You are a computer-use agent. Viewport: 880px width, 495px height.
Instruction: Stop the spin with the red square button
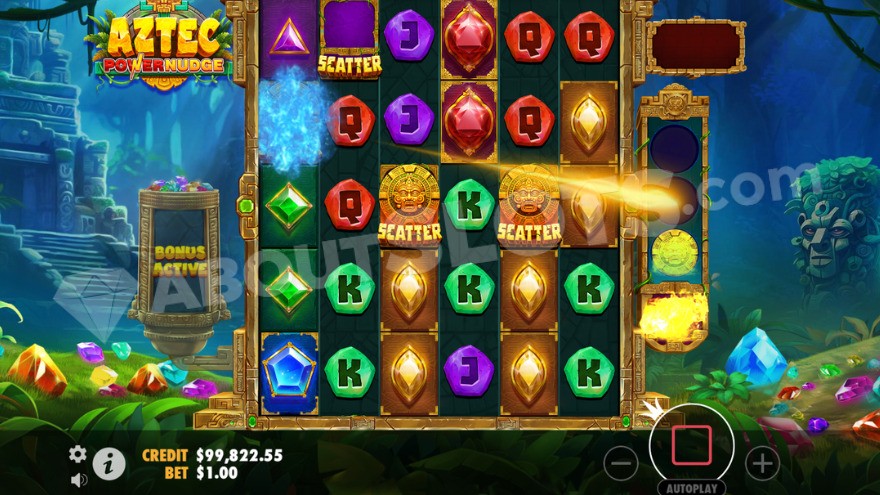[691, 445]
